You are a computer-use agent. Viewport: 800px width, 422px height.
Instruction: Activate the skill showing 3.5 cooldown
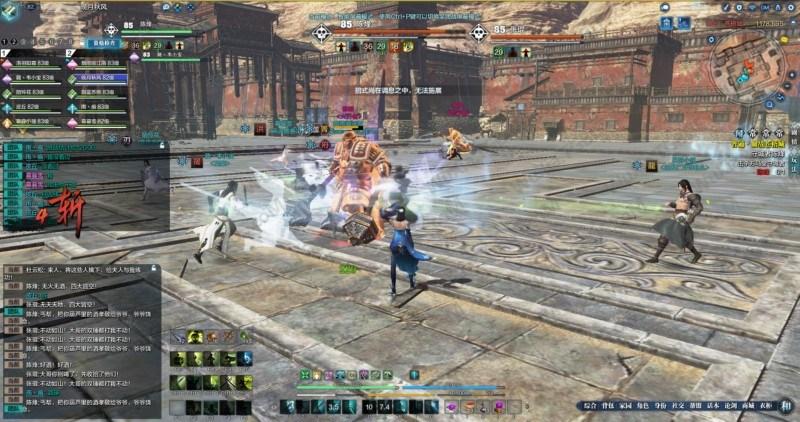(334, 406)
